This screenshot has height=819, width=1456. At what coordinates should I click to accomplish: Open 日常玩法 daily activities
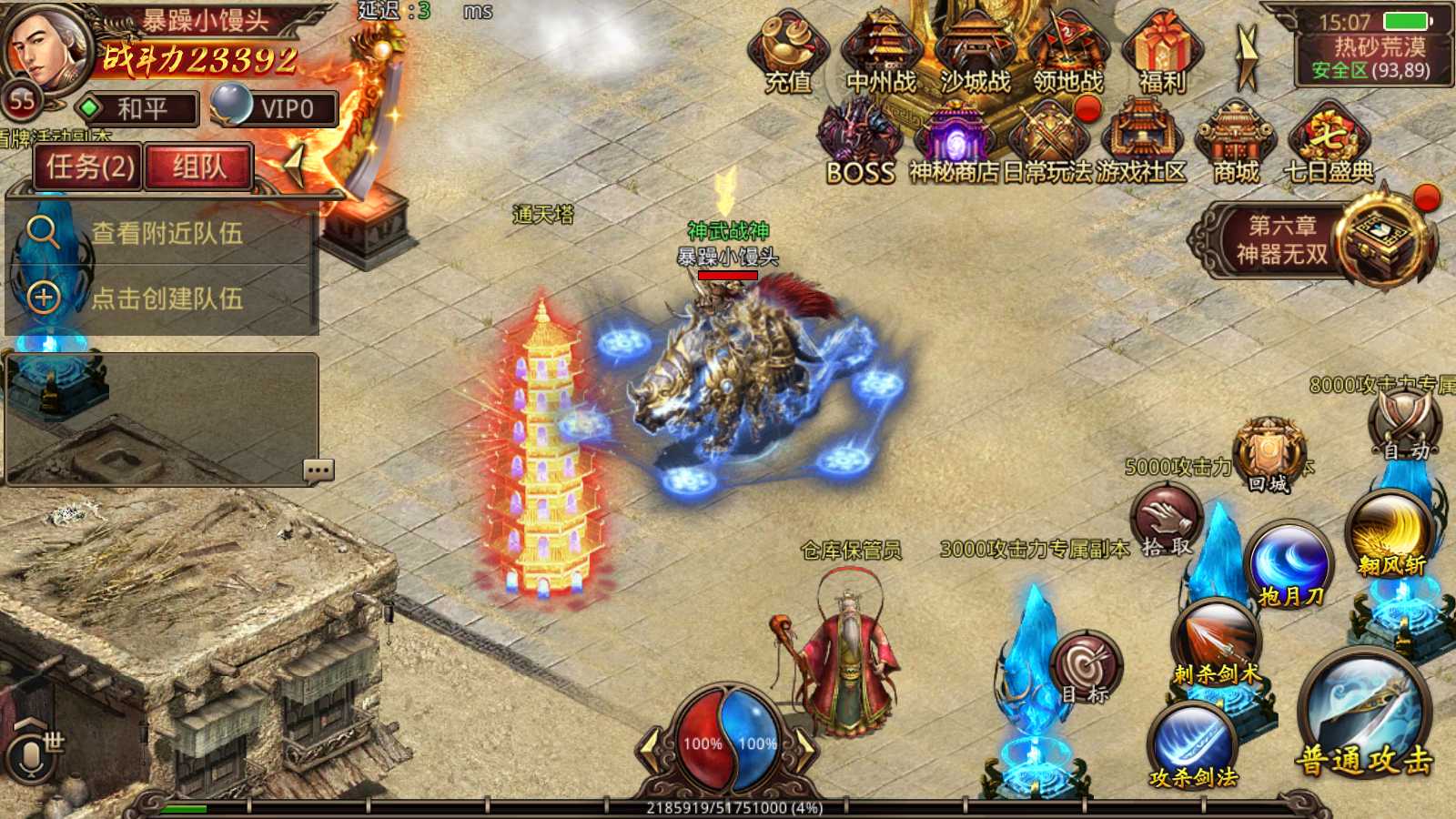click(1048, 144)
